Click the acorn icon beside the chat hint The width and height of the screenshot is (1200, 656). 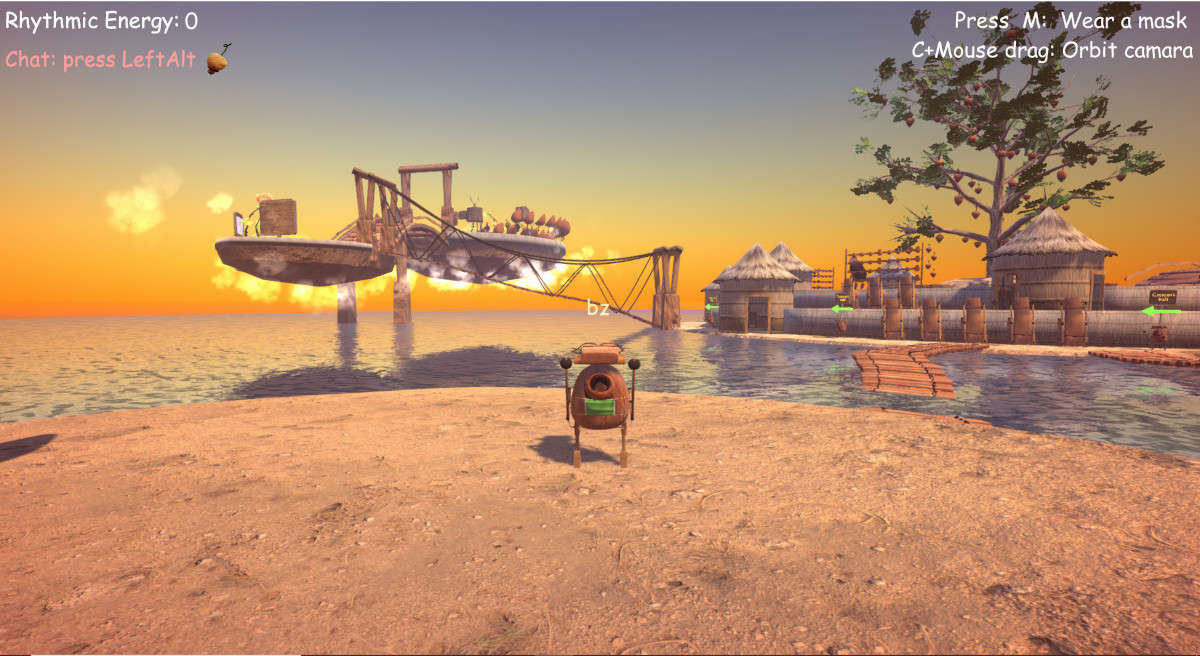(217, 60)
